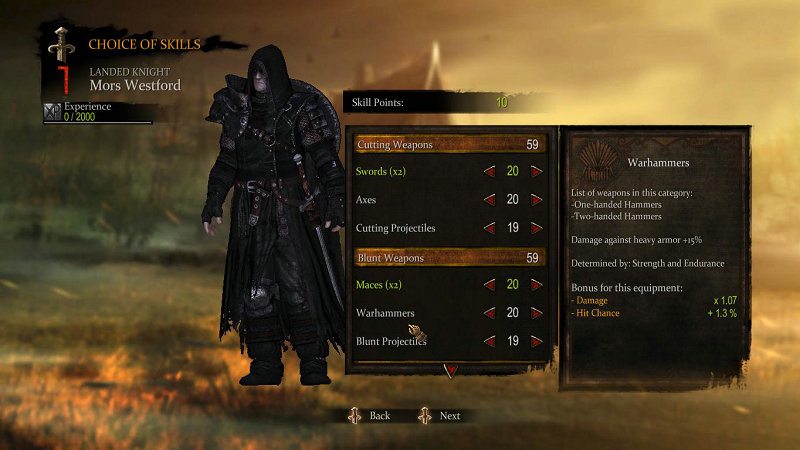Click the red down arrow below skills list
The image size is (800, 450).
tap(450, 369)
